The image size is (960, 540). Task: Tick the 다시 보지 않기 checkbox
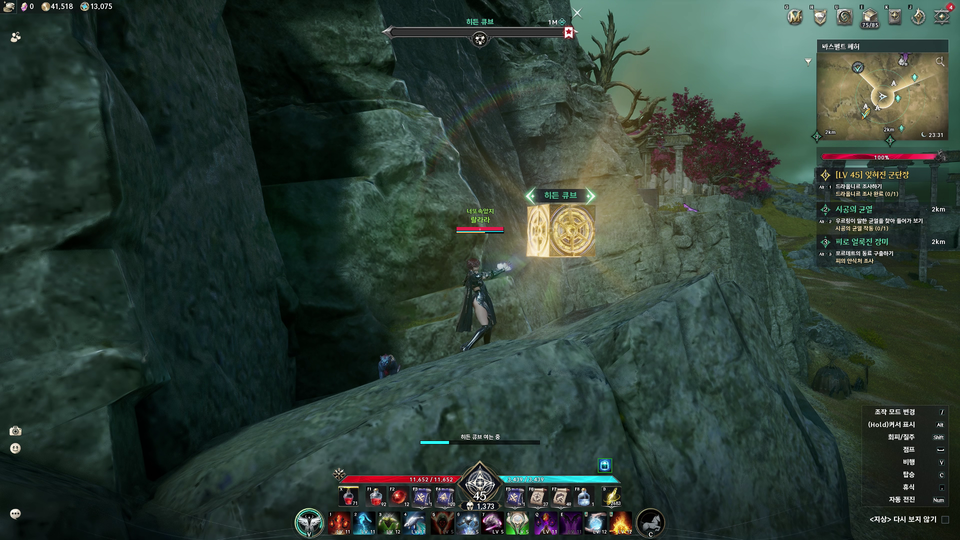click(x=945, y=520)
